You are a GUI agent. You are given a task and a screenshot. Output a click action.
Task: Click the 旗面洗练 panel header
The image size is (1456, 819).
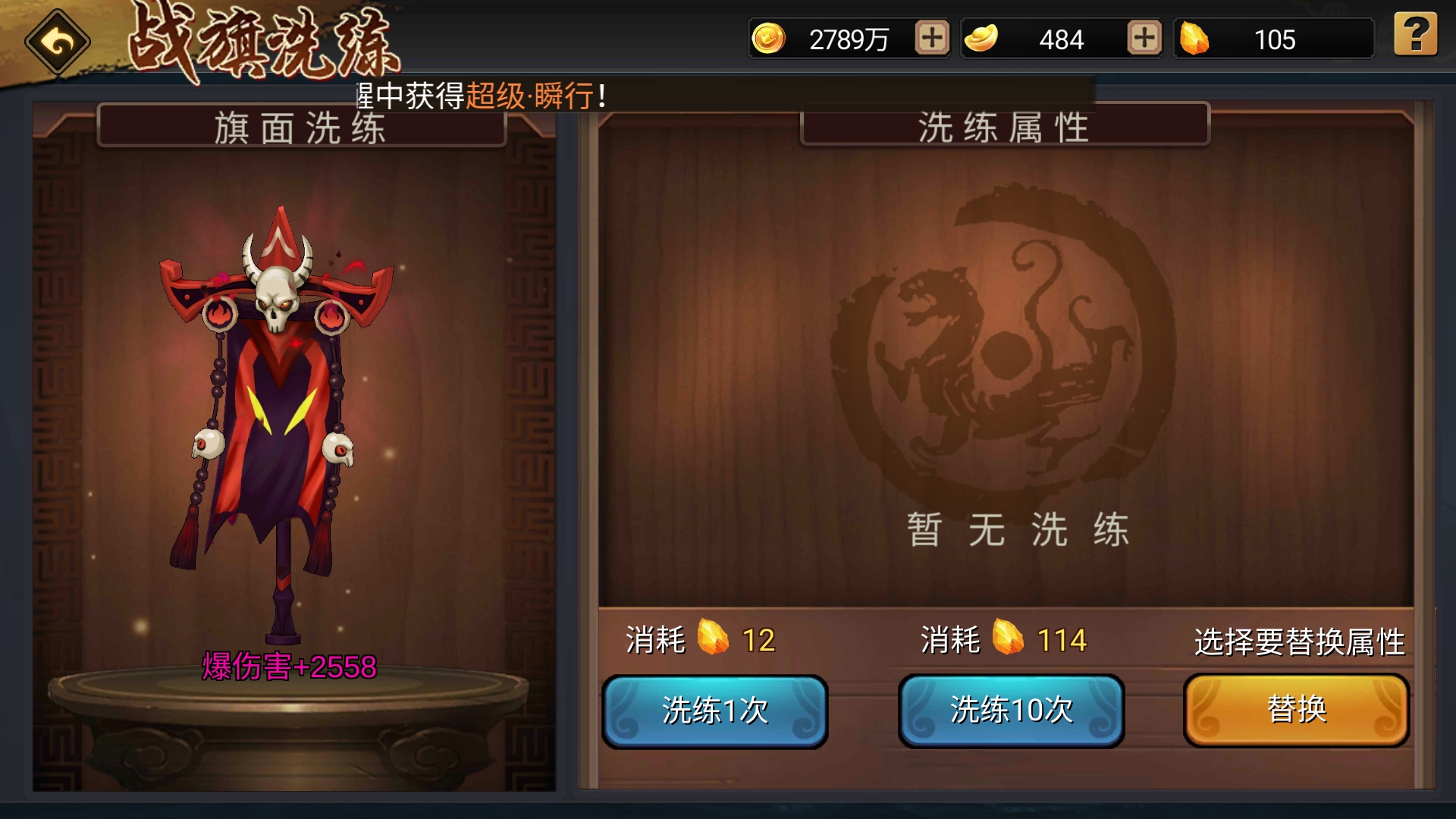(300, 125)
